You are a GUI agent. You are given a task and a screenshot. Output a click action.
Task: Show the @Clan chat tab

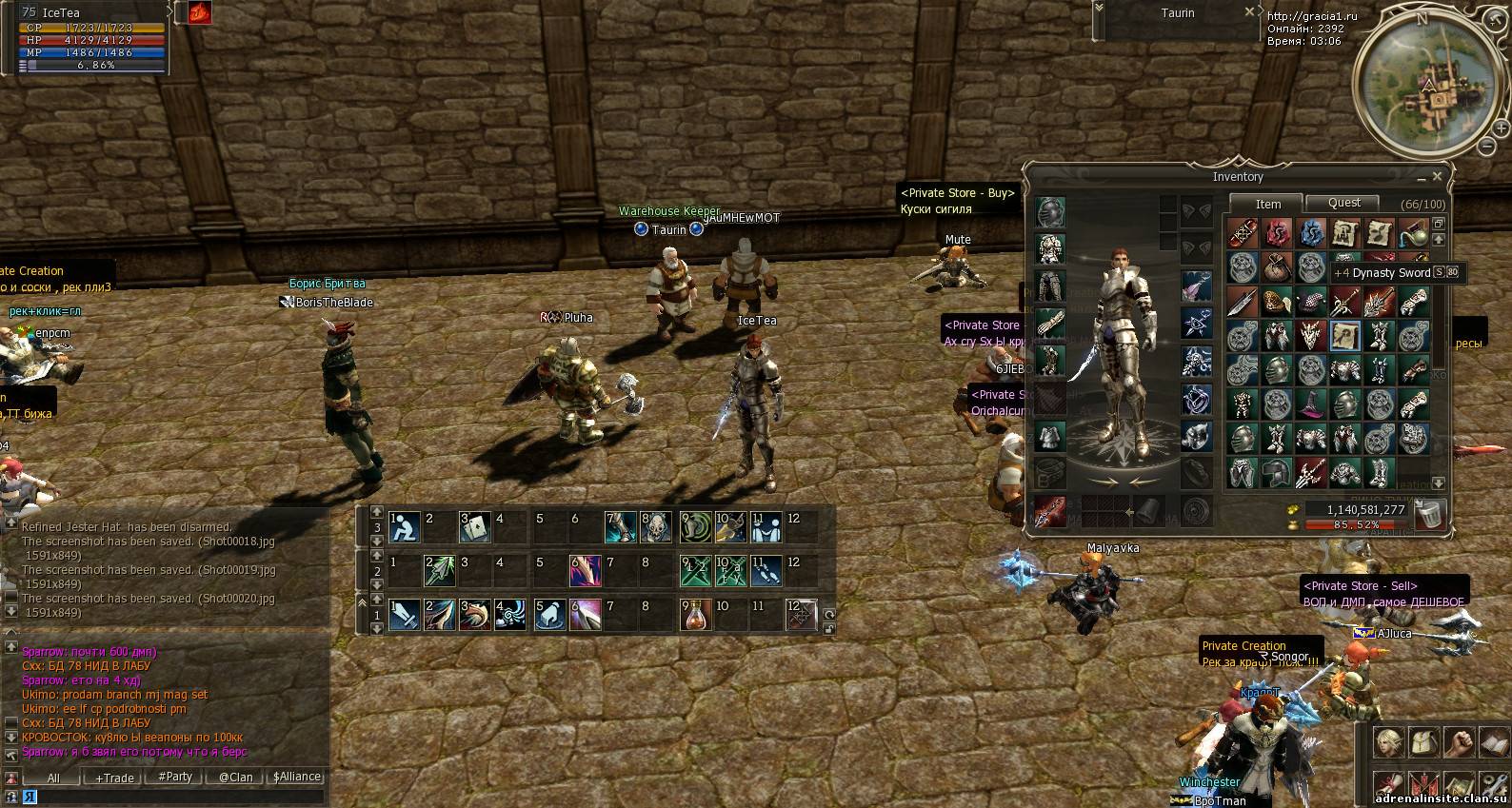(235, 777)
